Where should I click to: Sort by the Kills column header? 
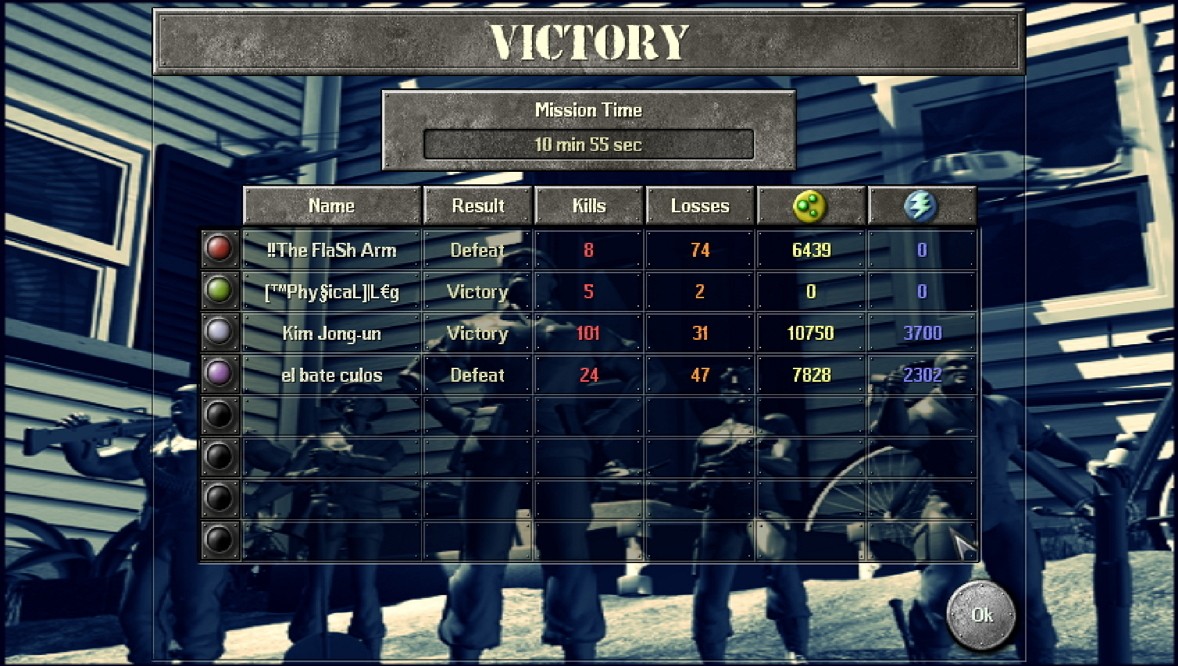tap(588, 206)
